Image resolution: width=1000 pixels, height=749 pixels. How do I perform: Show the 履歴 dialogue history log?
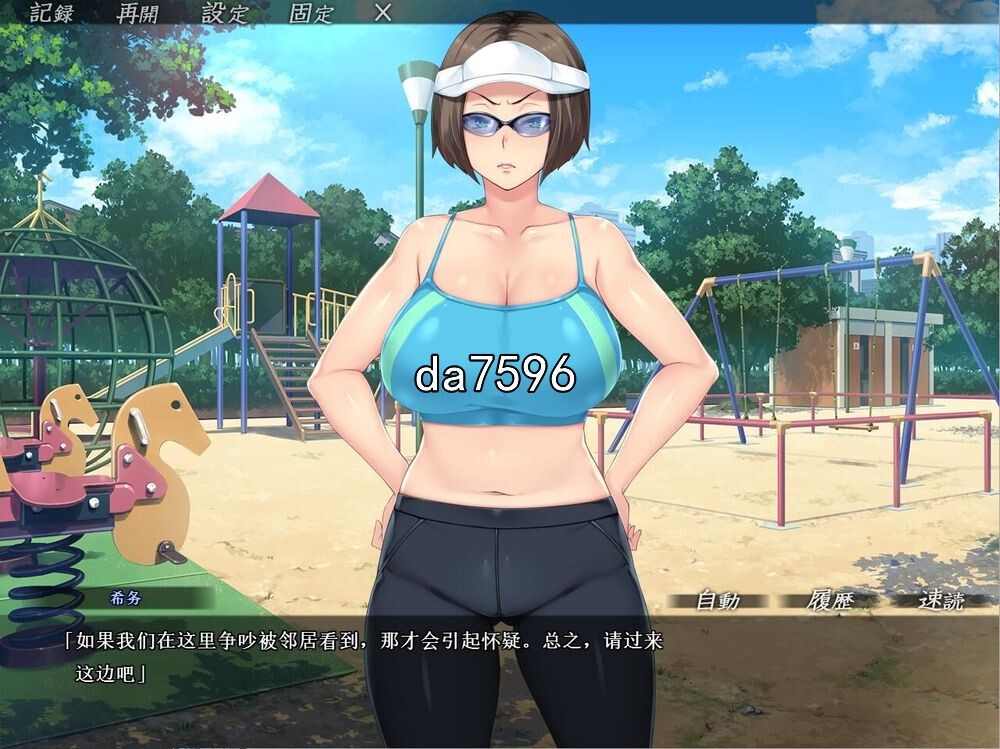(x=827, y=601)
